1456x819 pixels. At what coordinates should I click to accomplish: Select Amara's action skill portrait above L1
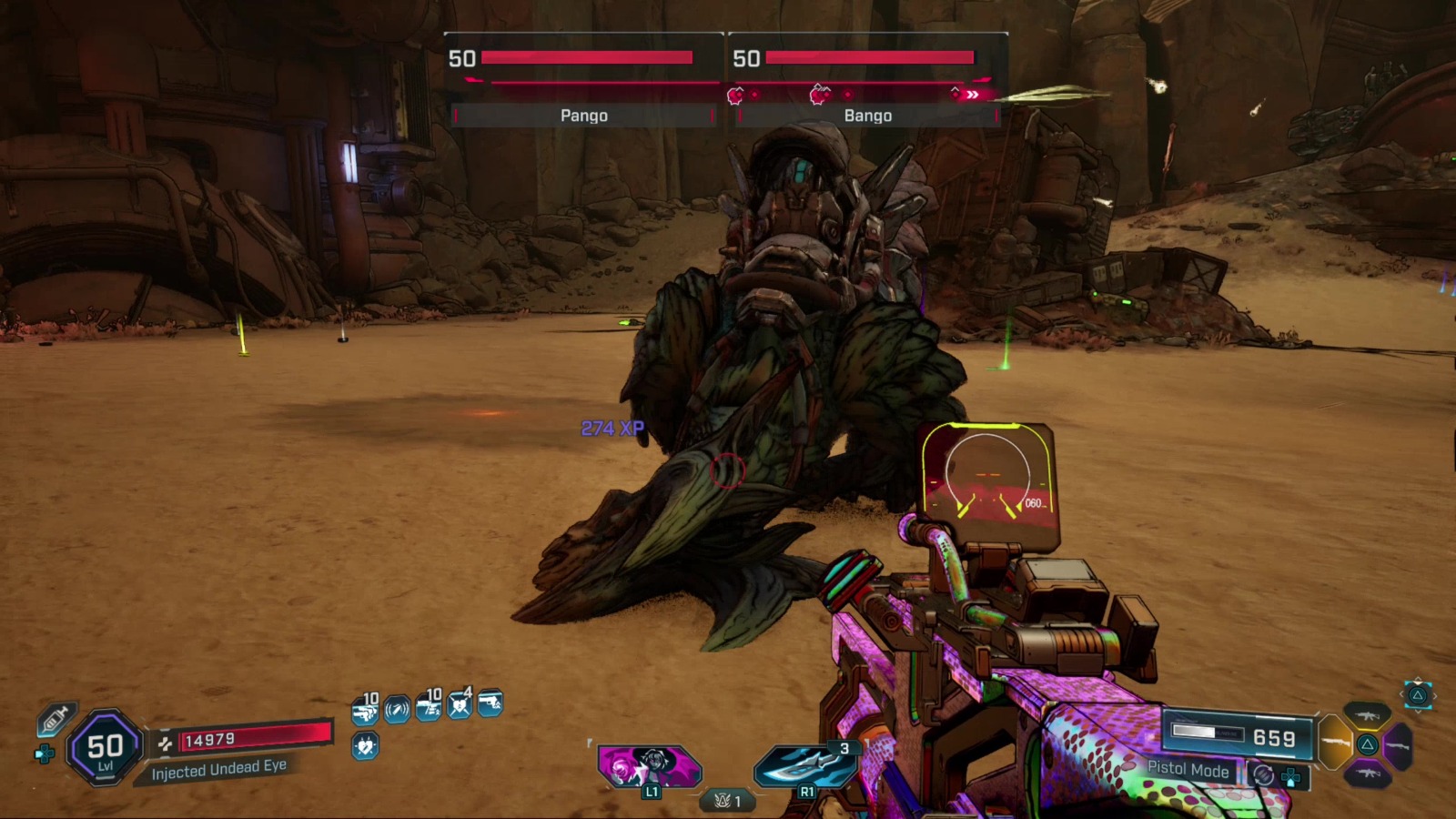(x=648, y=764)
